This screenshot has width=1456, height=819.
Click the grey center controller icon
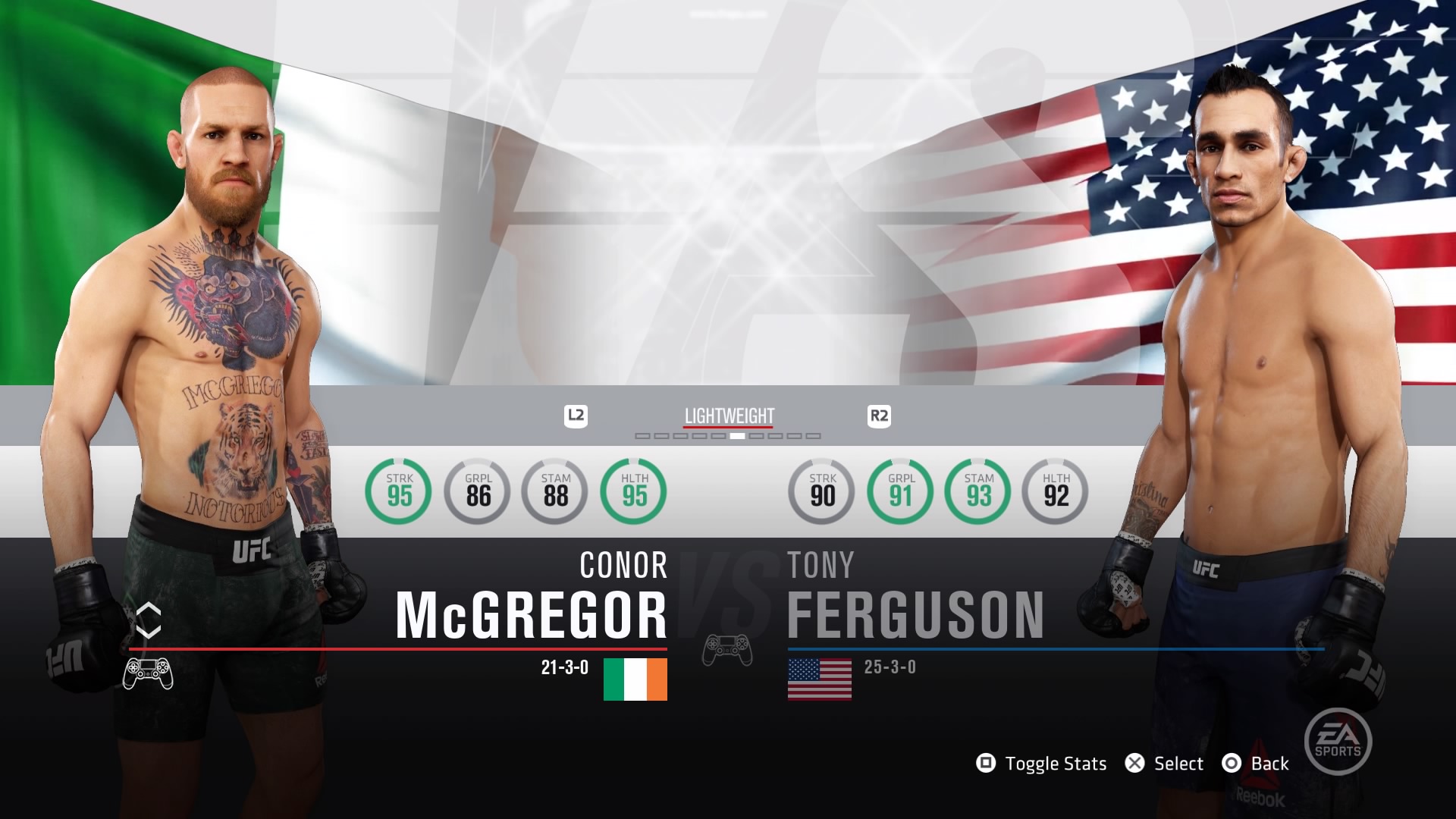point(727,651)
